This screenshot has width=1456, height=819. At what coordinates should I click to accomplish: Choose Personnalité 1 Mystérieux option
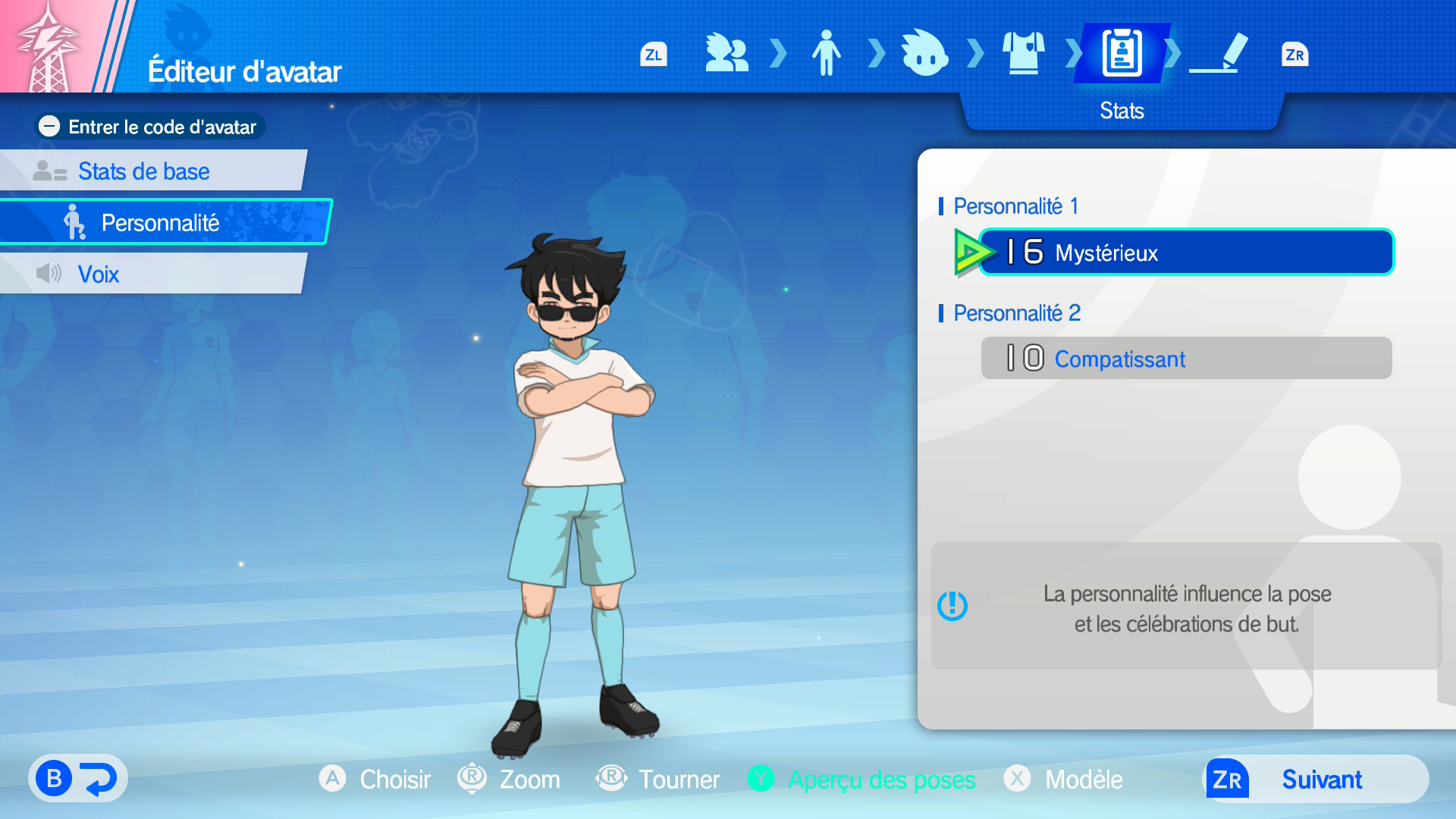[x=1186, y=253]
